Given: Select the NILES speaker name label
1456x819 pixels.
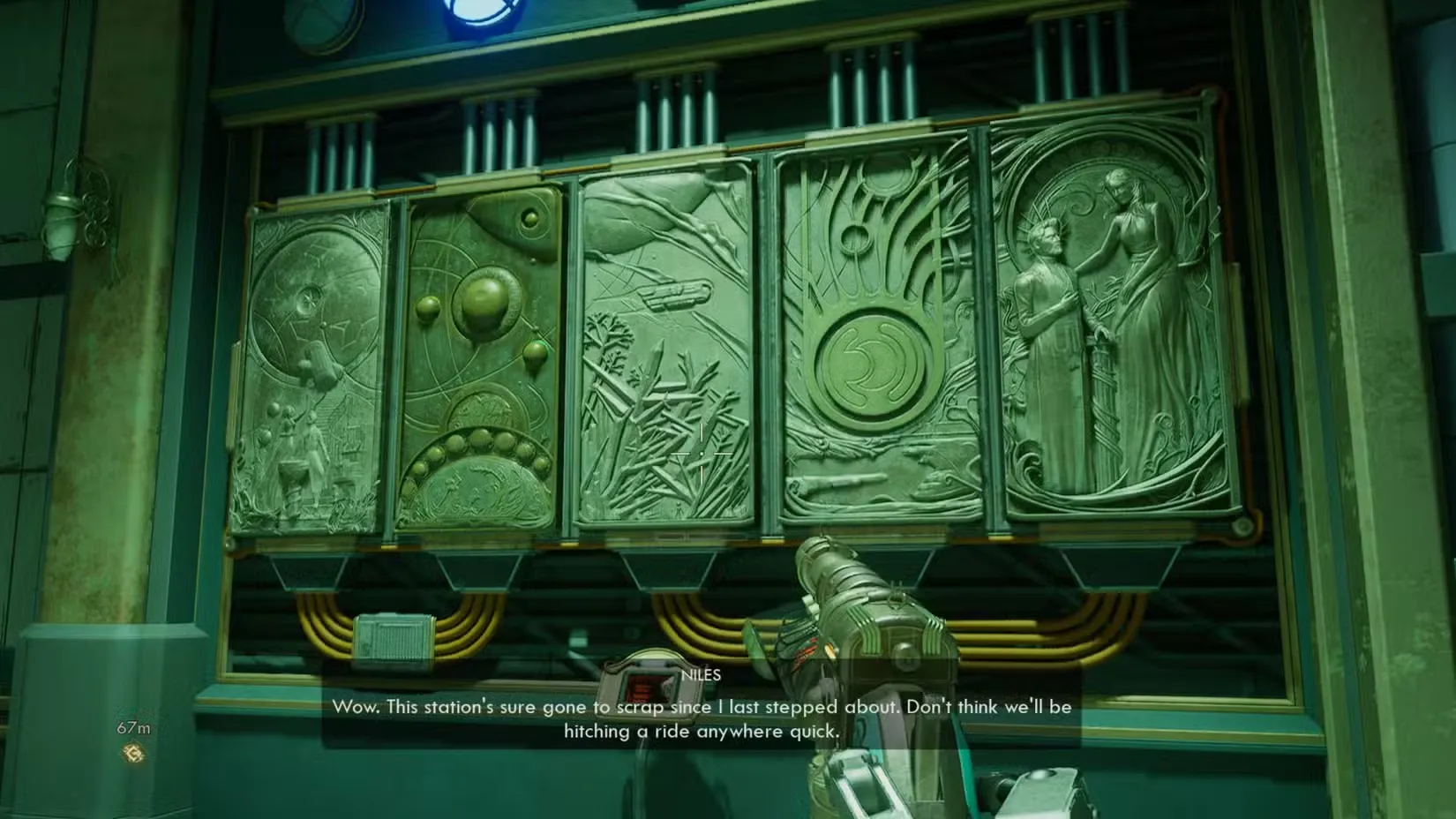Looking at the screenshot, I should (x=702, y=674).
